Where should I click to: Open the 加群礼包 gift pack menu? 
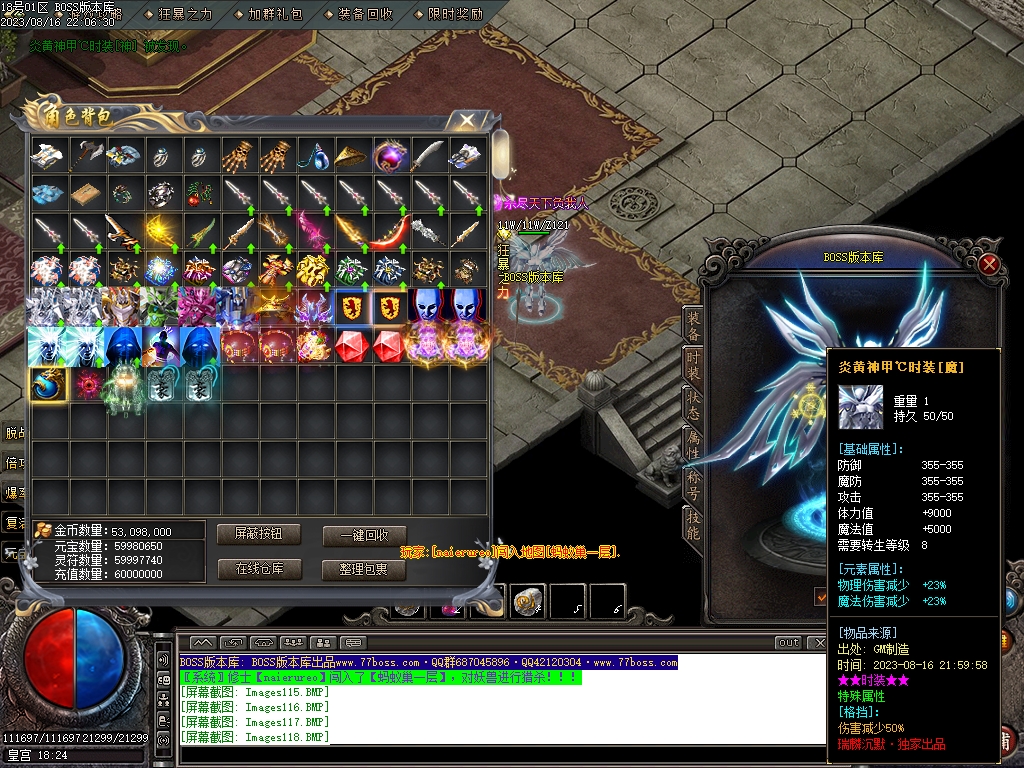click(273, 14)
